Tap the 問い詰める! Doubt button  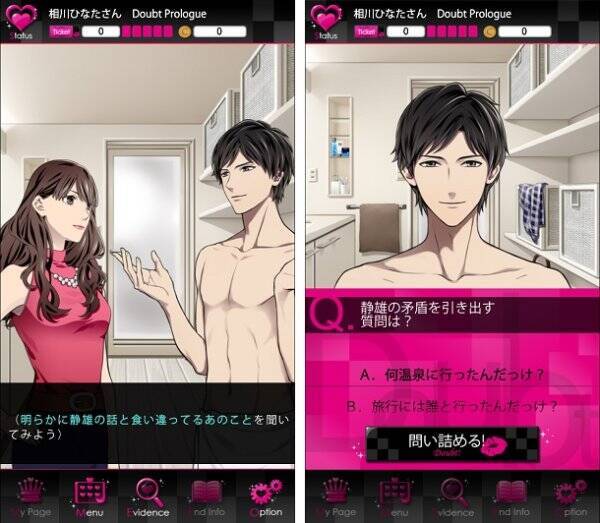[452, 441]
